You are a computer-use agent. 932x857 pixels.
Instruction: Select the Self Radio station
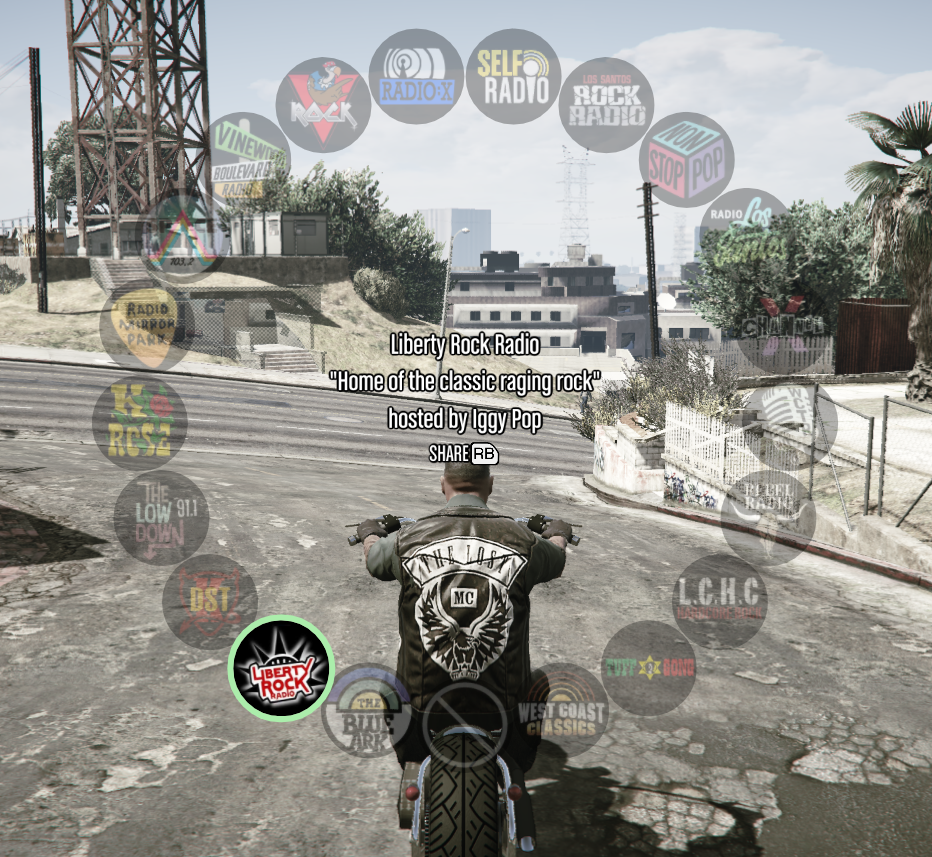(513, 76)
